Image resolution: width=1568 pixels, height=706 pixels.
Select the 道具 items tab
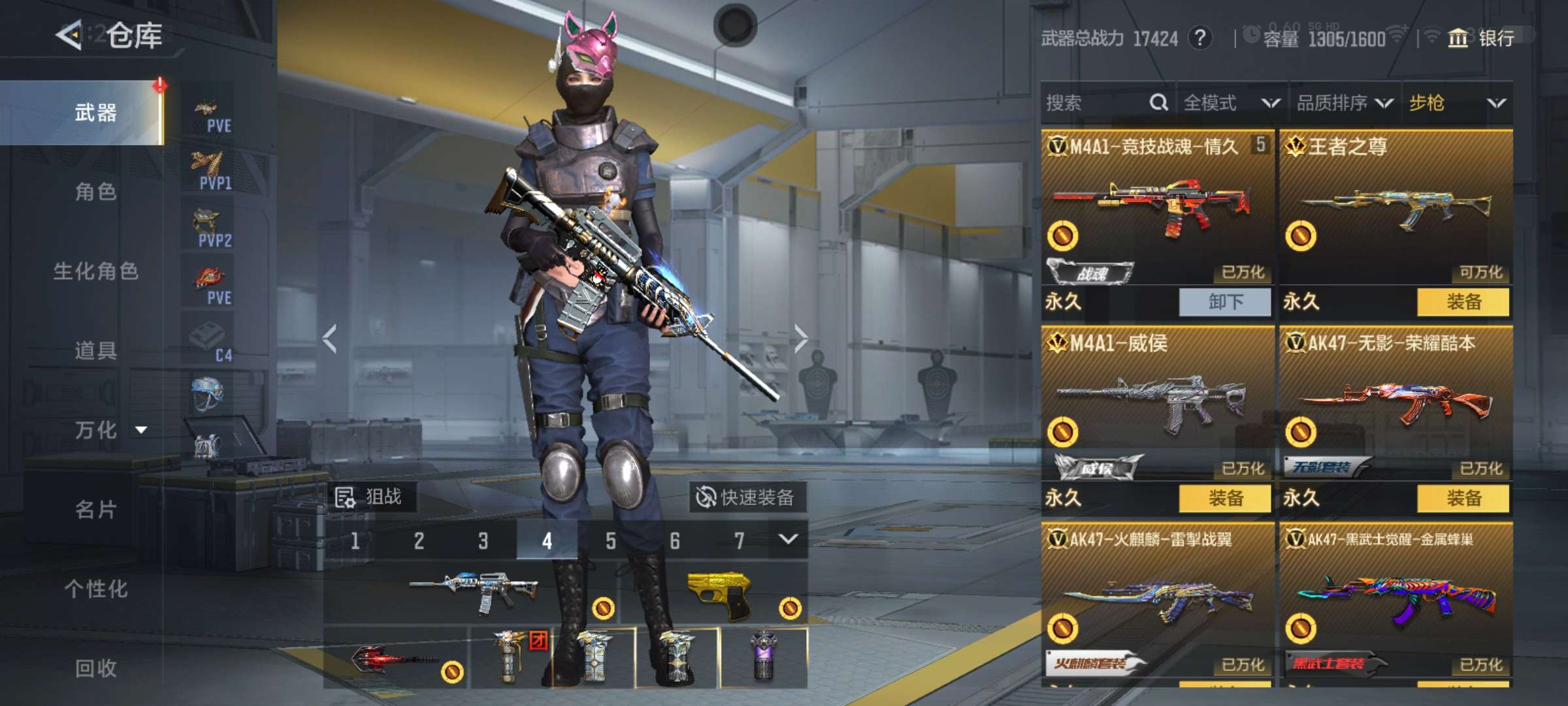click(x=95, y=351)
